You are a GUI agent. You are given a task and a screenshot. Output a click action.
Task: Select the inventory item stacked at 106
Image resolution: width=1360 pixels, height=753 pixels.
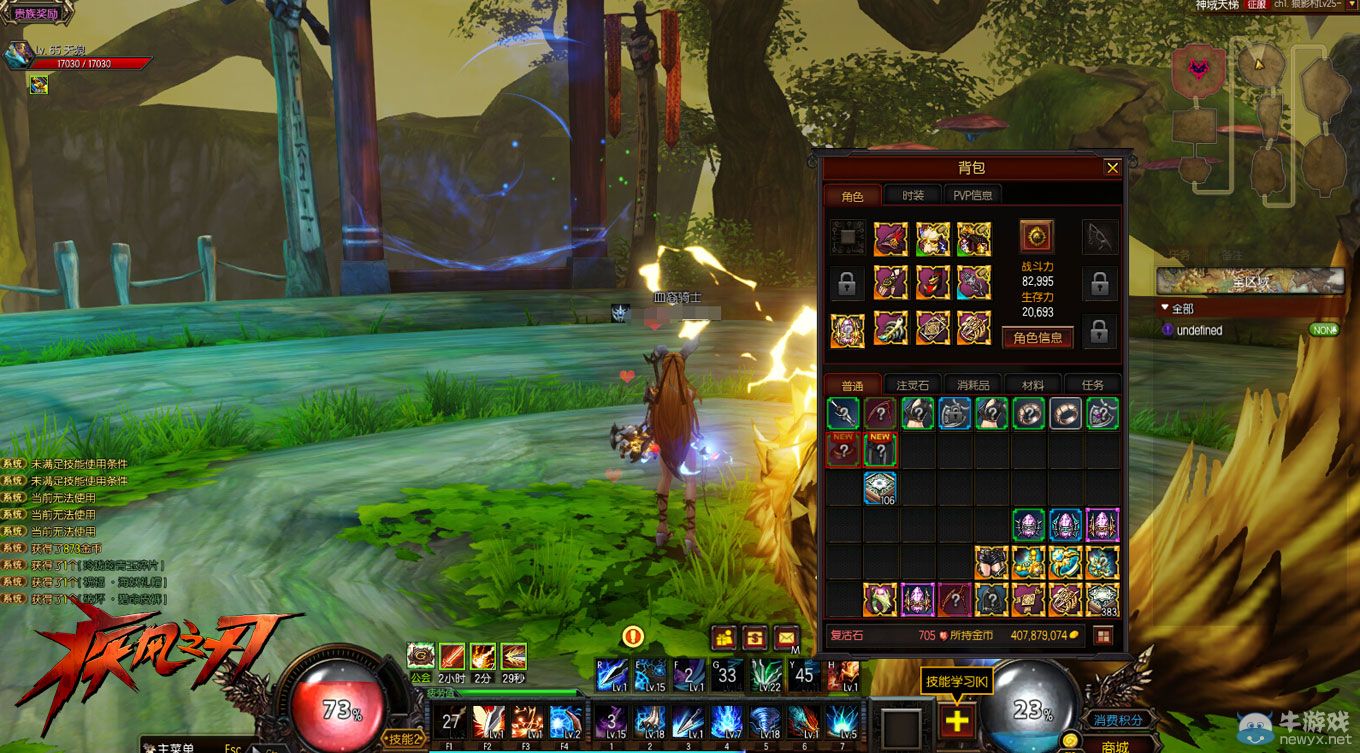(x=880, y=488)
